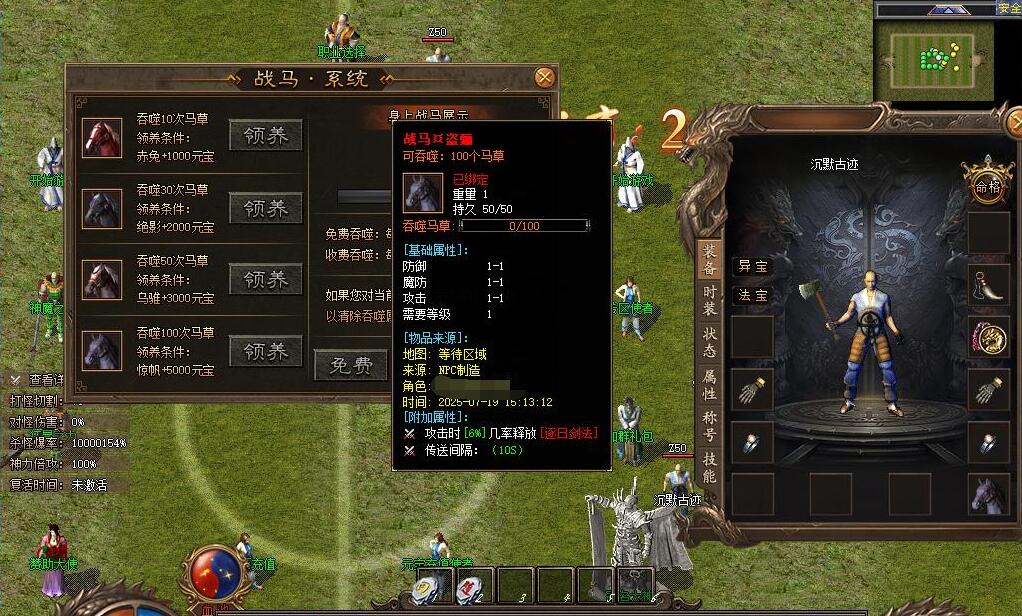Adopt the 乌骓 horse for 3000 元宝
The width and height of the screenshot is (1022, 616).
click(265, 280)
